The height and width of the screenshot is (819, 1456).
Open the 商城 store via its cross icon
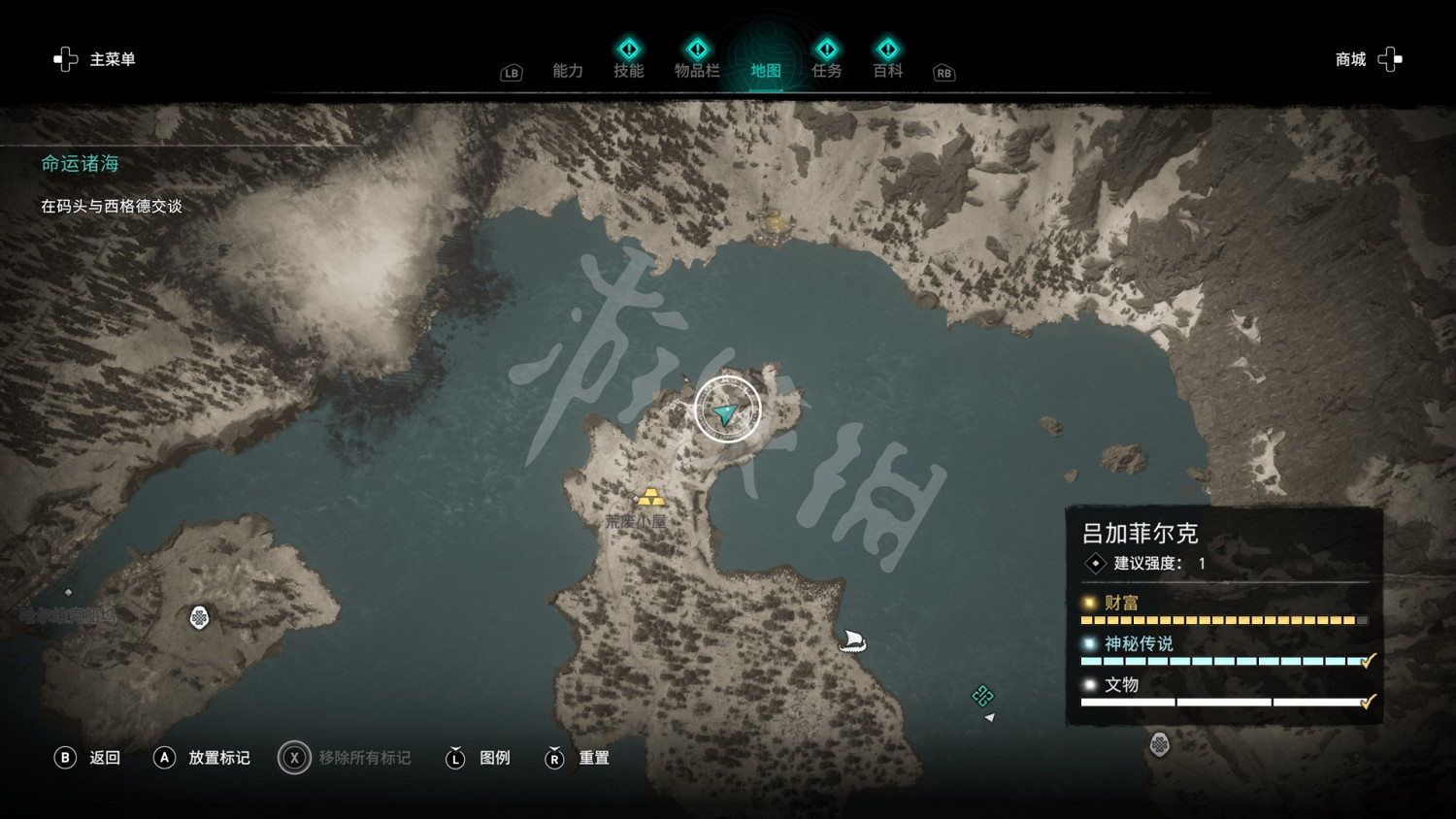(1390, 59)
